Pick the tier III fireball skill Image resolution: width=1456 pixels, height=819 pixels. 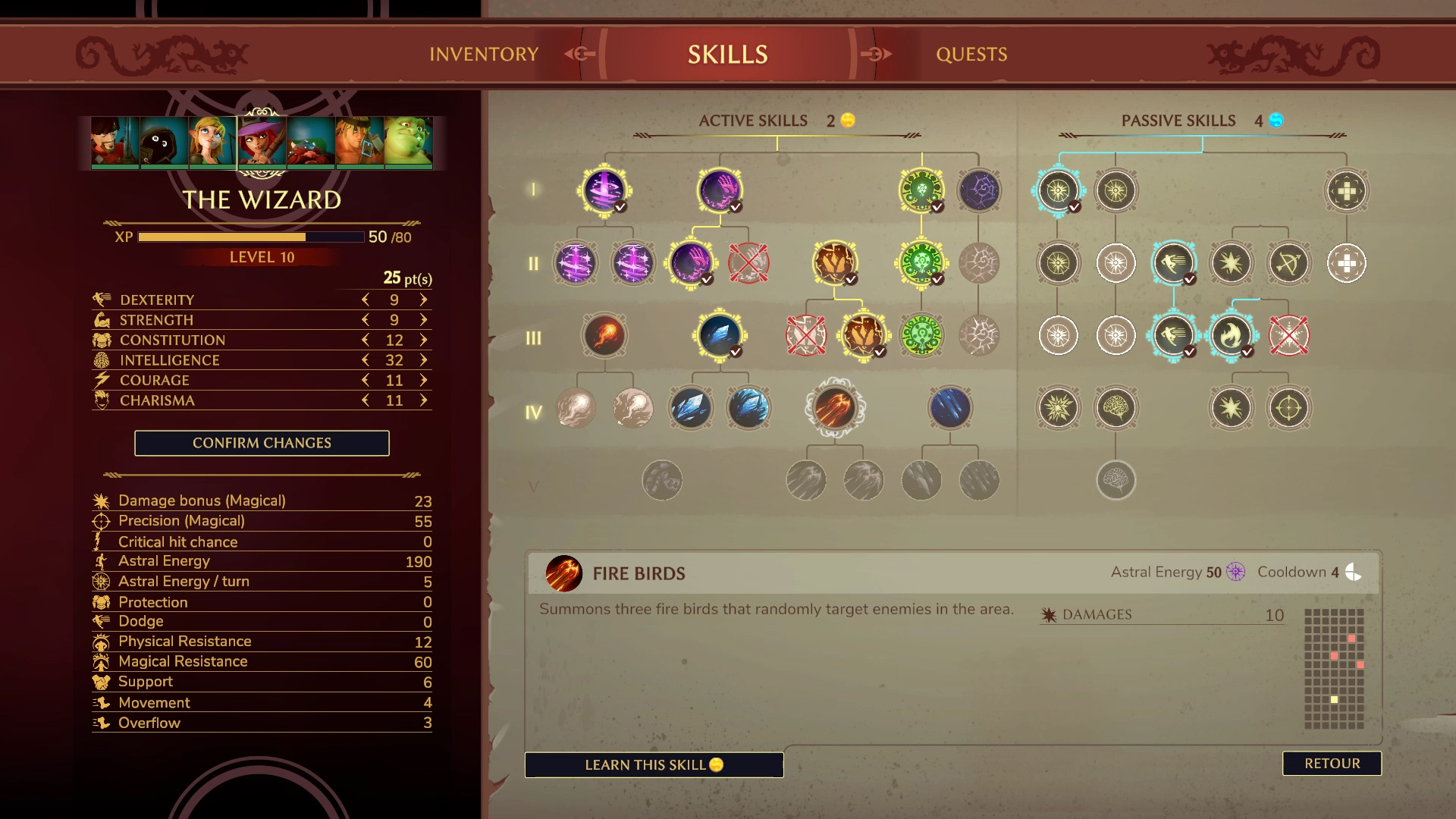[604, 335]
